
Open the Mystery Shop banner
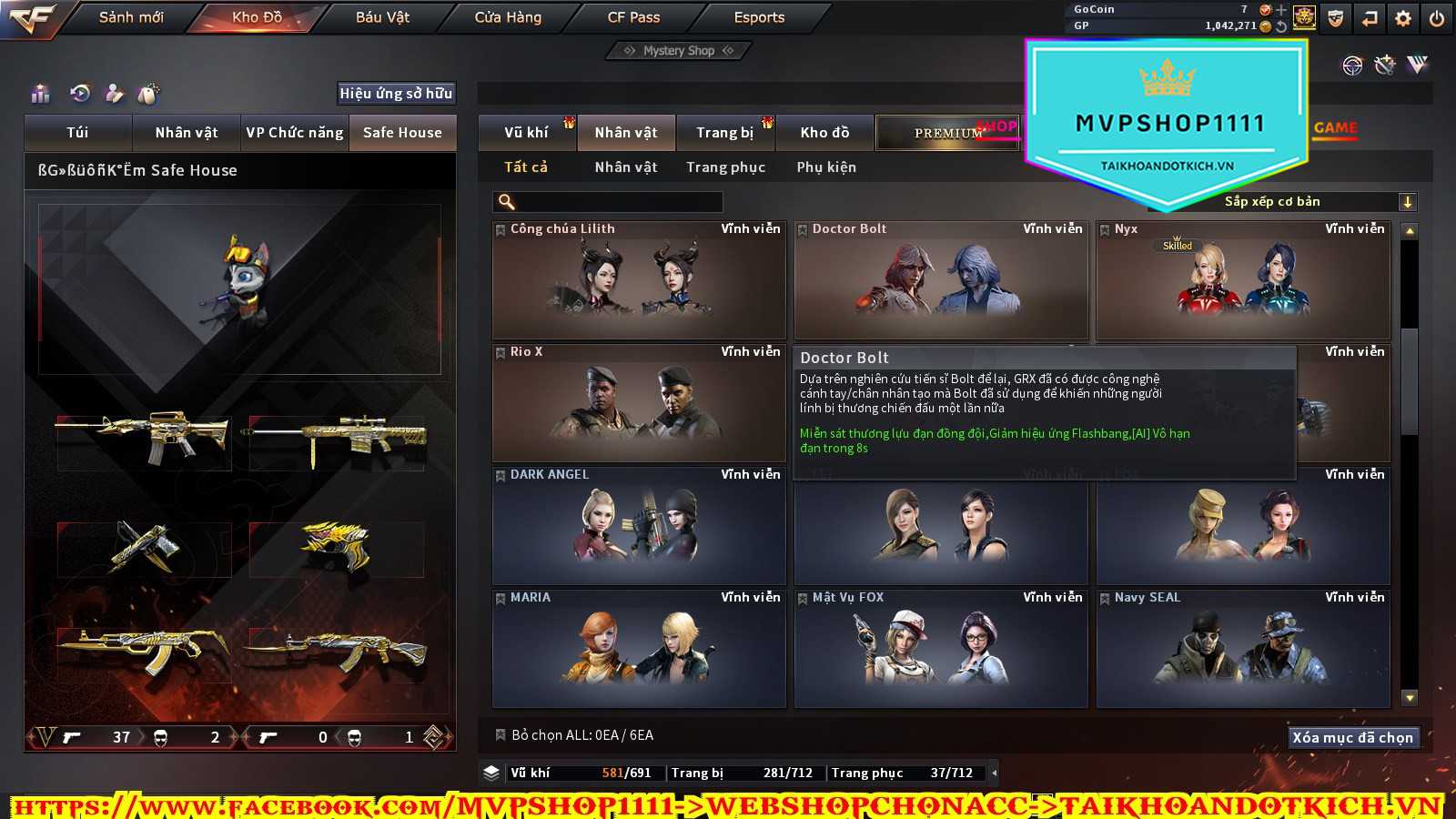click(x=679, y=51)
